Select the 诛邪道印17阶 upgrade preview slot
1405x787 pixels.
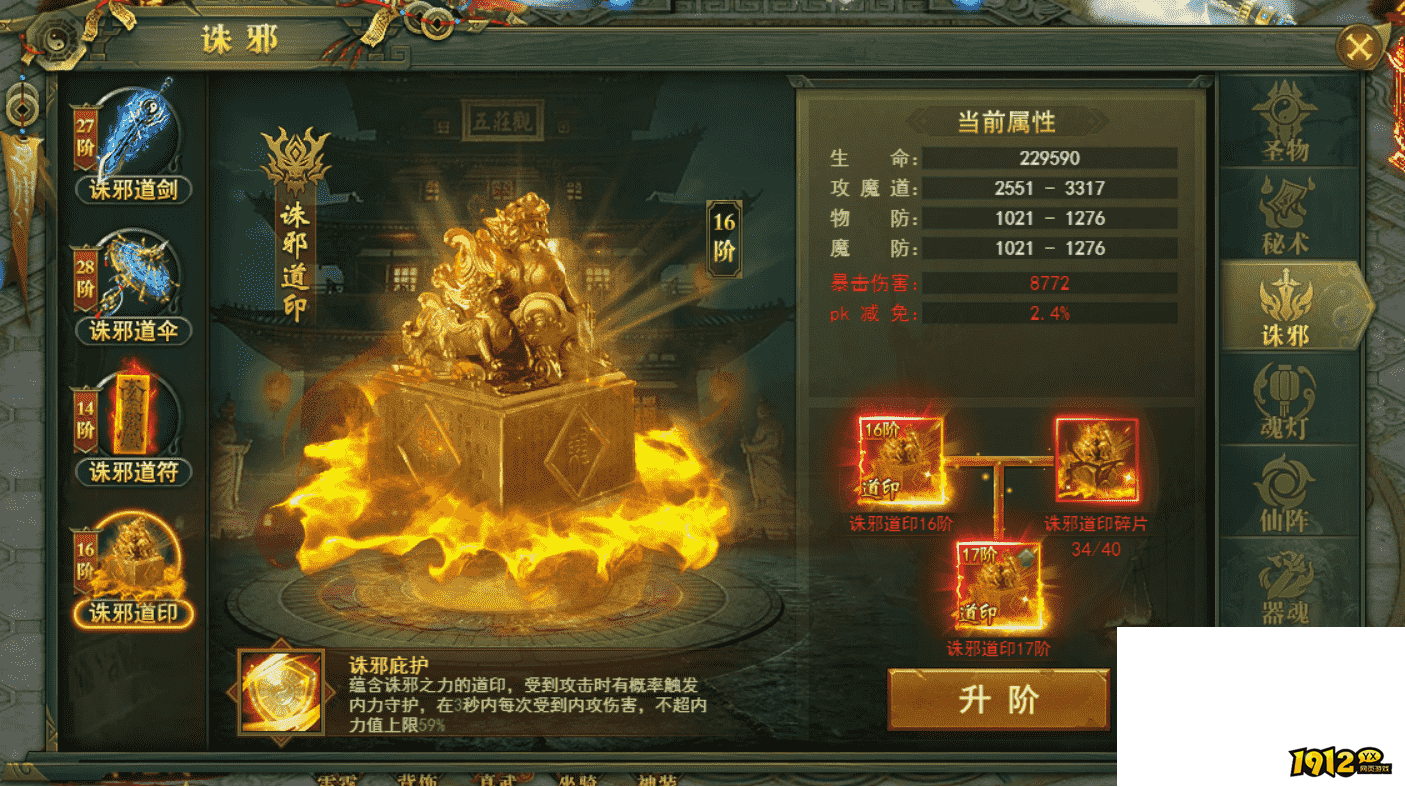point(999,585)
